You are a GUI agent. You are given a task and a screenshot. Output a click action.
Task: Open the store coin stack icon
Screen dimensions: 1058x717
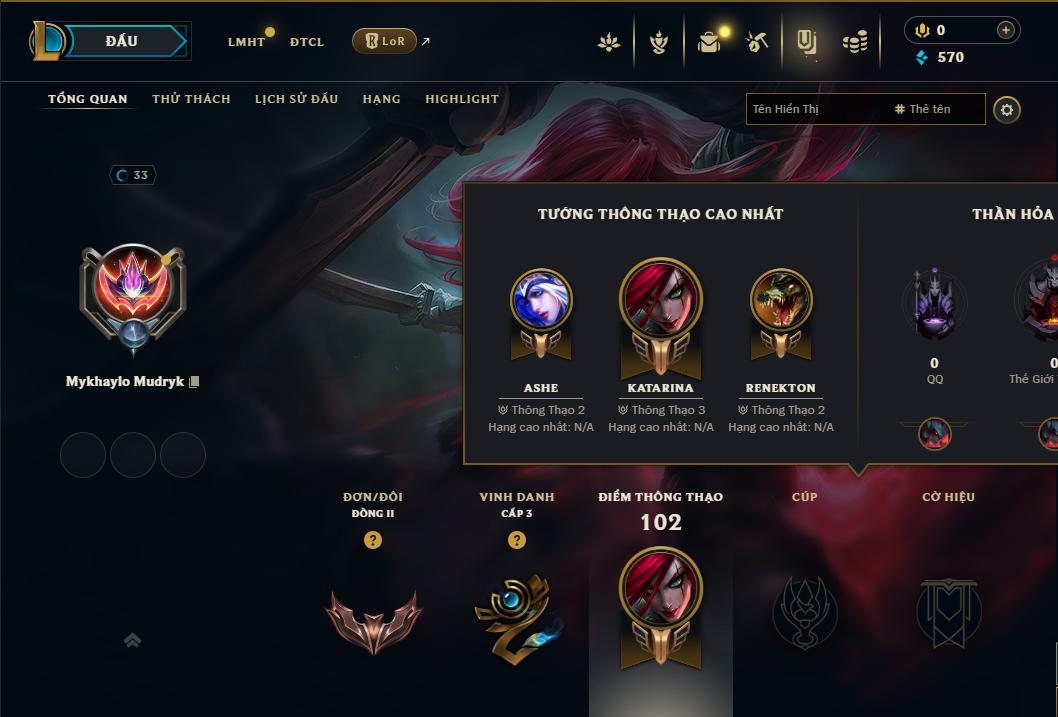tap(854, 42)
